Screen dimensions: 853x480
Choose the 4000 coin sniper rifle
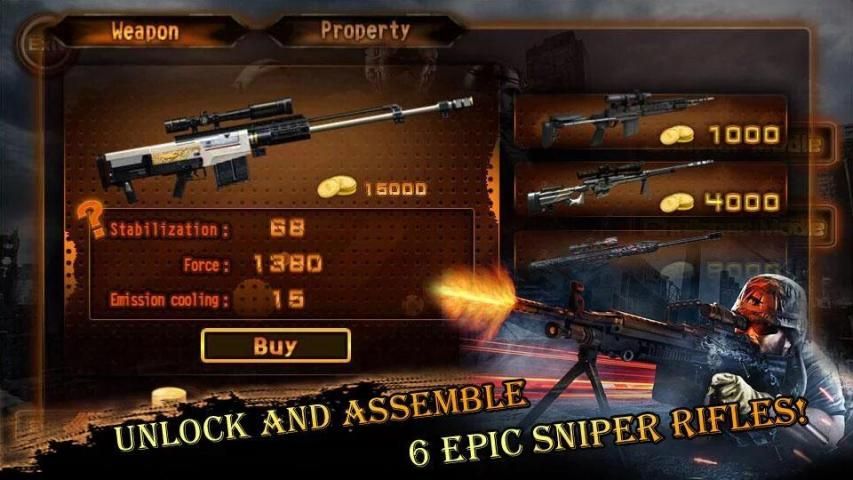pyautogui.click(x=649, y=188)
